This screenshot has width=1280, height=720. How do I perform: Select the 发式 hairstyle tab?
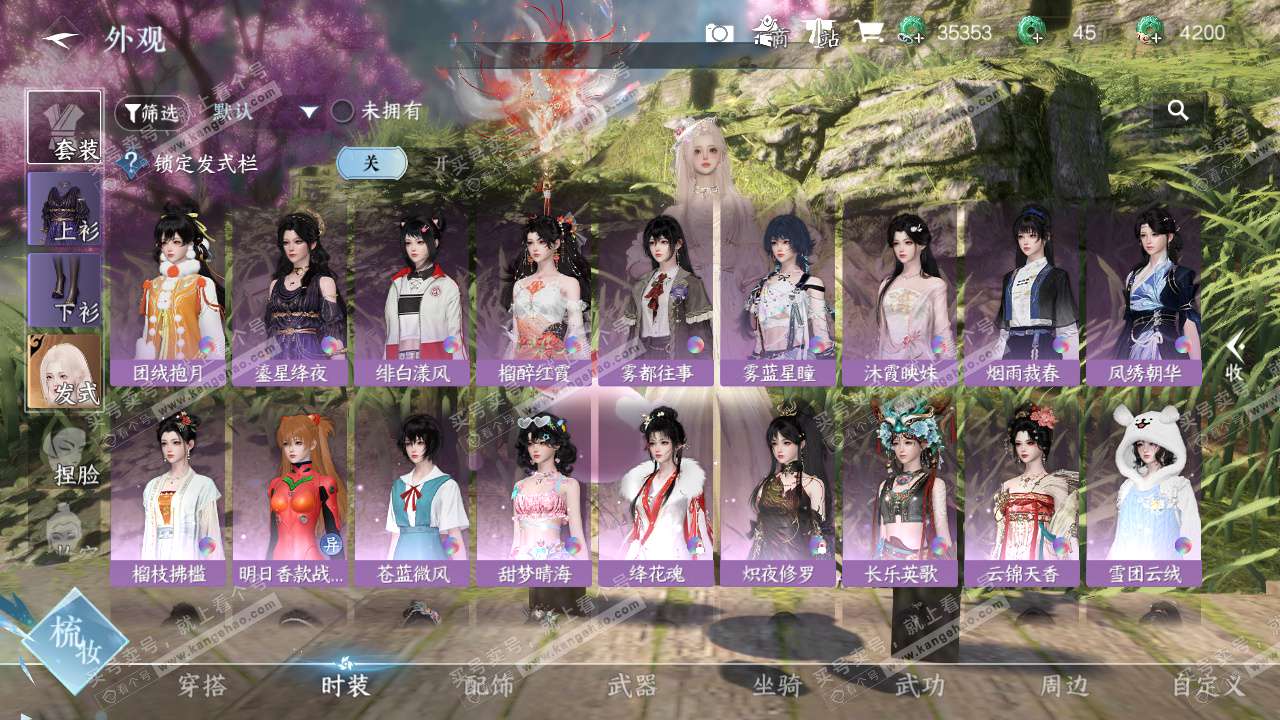click(65, 371)
